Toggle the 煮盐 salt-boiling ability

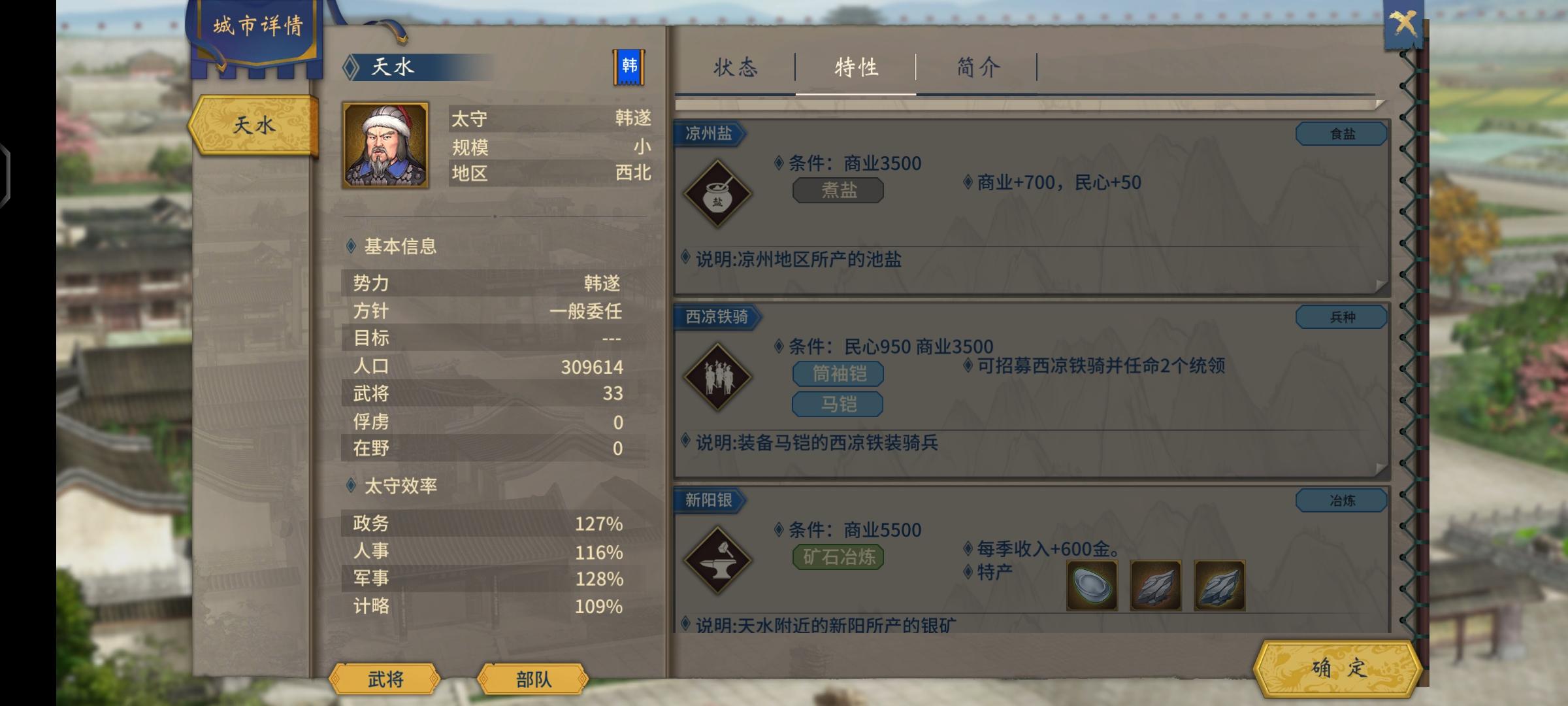click(x=837, y=190)
